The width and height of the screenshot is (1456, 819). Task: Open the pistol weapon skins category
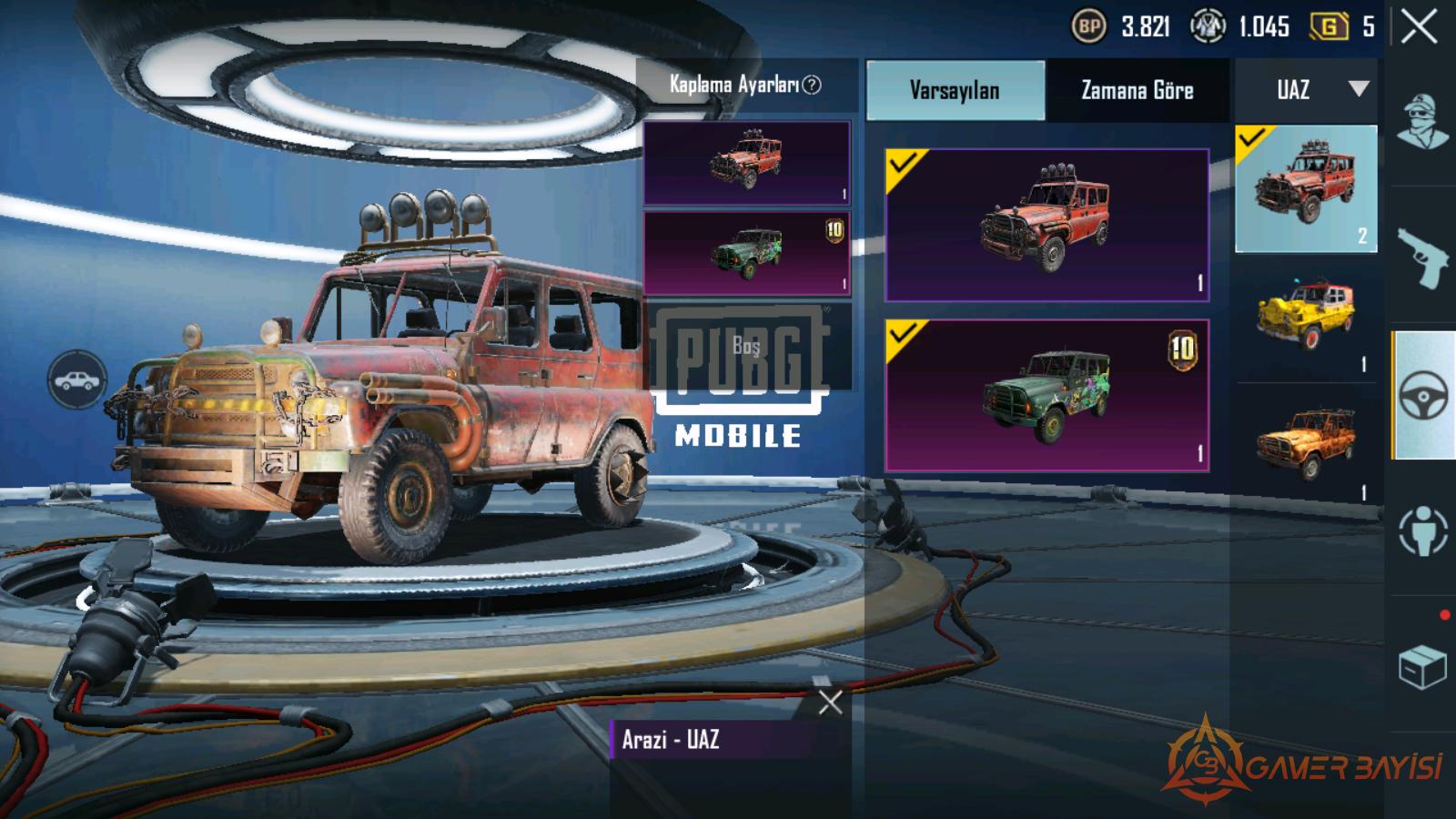pos(1423,258)
